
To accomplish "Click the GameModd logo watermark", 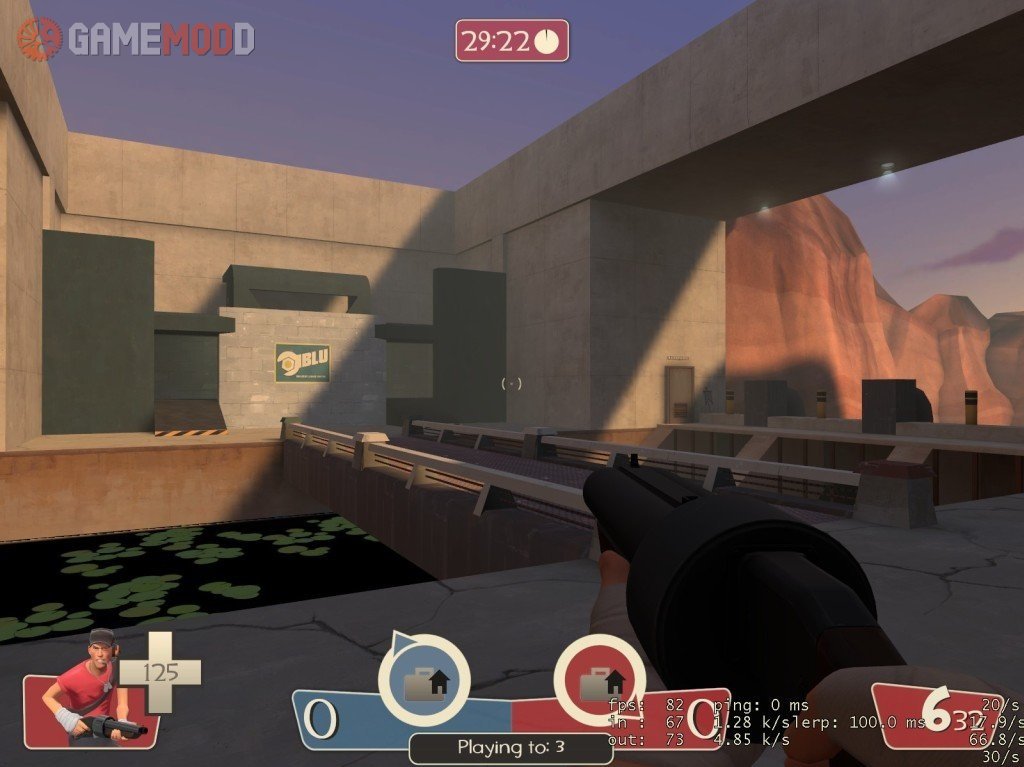I will click(136, 38).
